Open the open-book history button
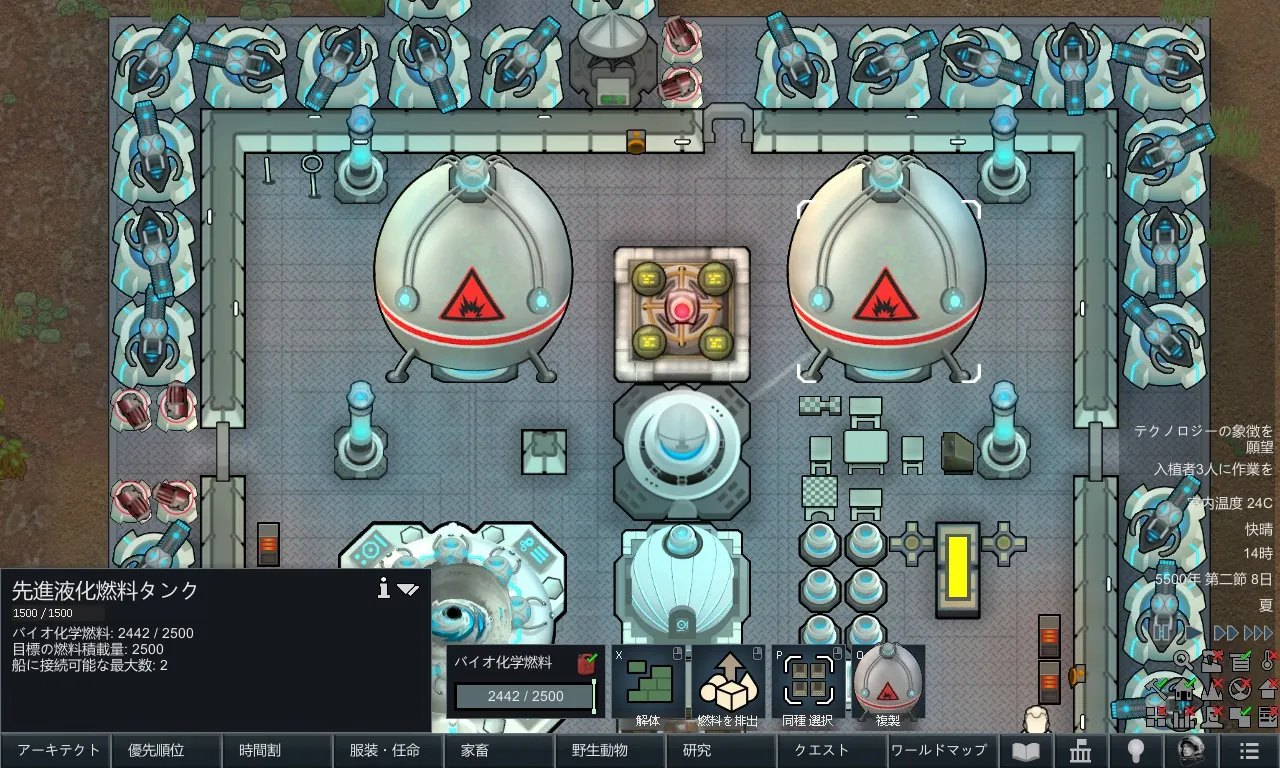The image size is (1280, 768). (x=1026, y=751)
